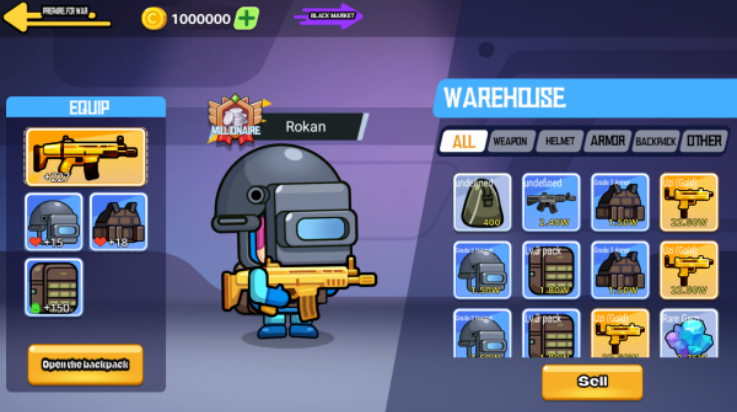Show All warehouse items
The width and height of the screenshot is (737, 412).
(x=464, y=141)
